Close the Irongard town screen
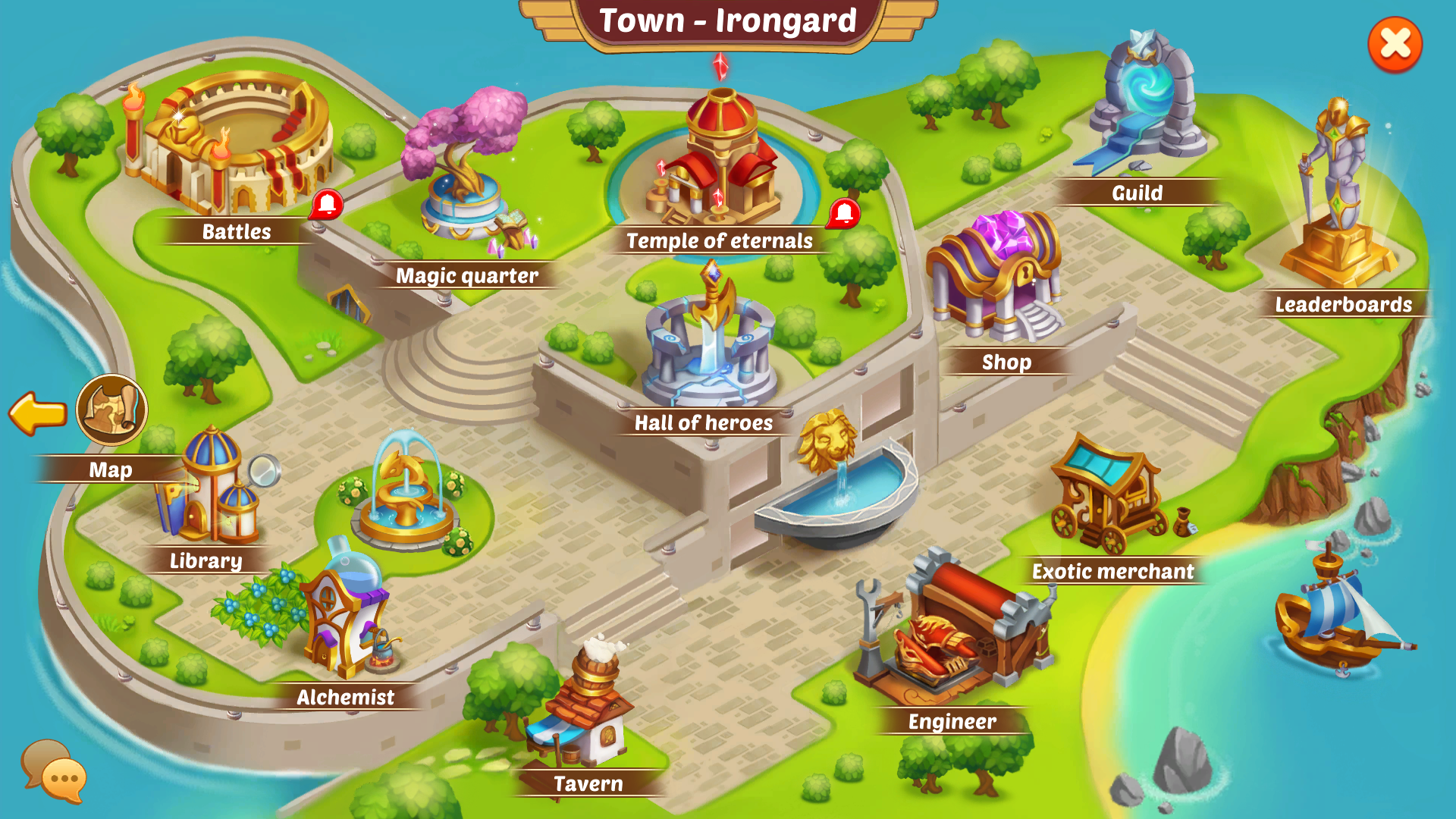1456x819 pixels. 1395,45
